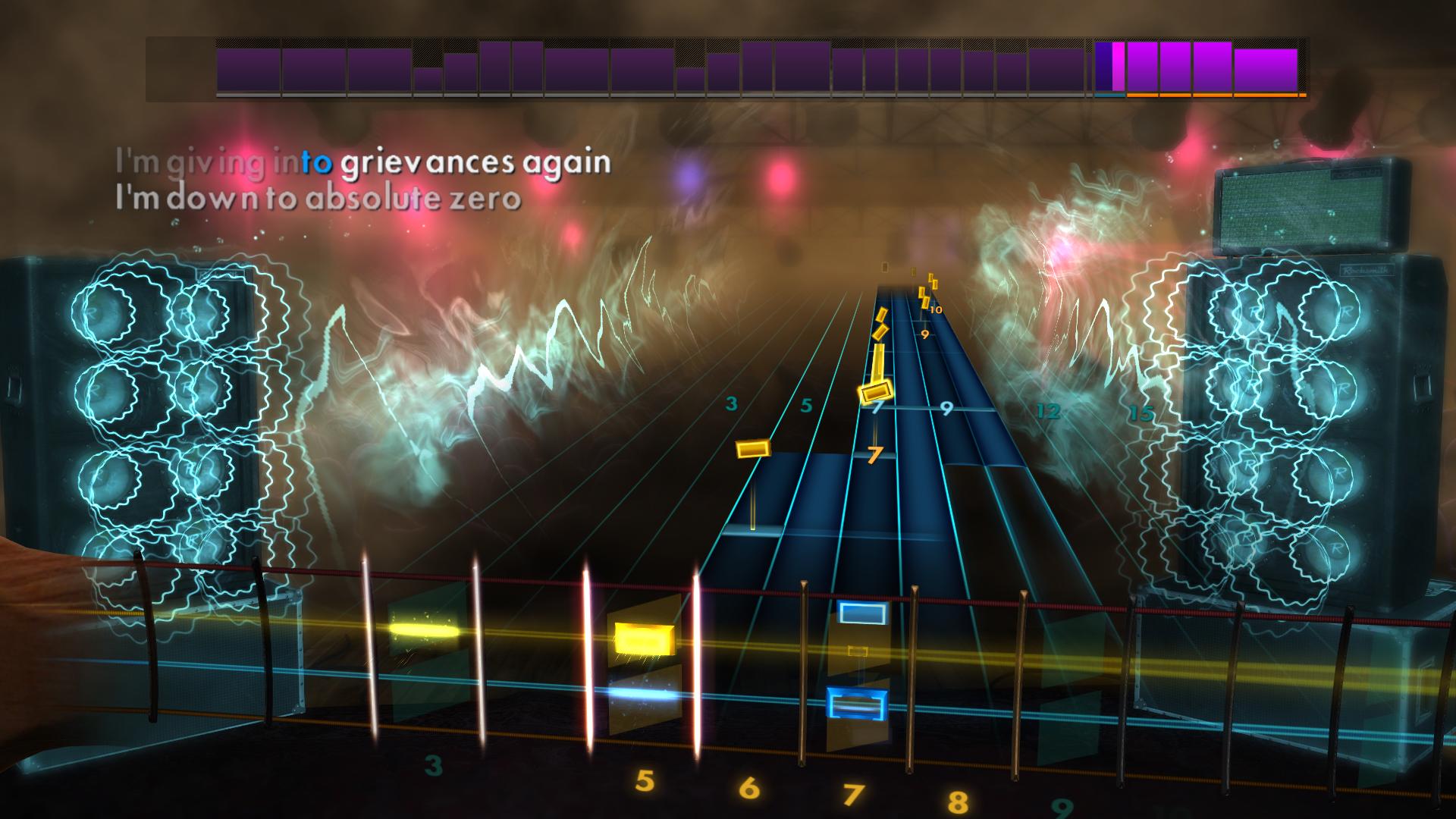This screenshot has width=1456, height=819.
Task: Click fret number 3 at the bottom
Action: (432, 767)
